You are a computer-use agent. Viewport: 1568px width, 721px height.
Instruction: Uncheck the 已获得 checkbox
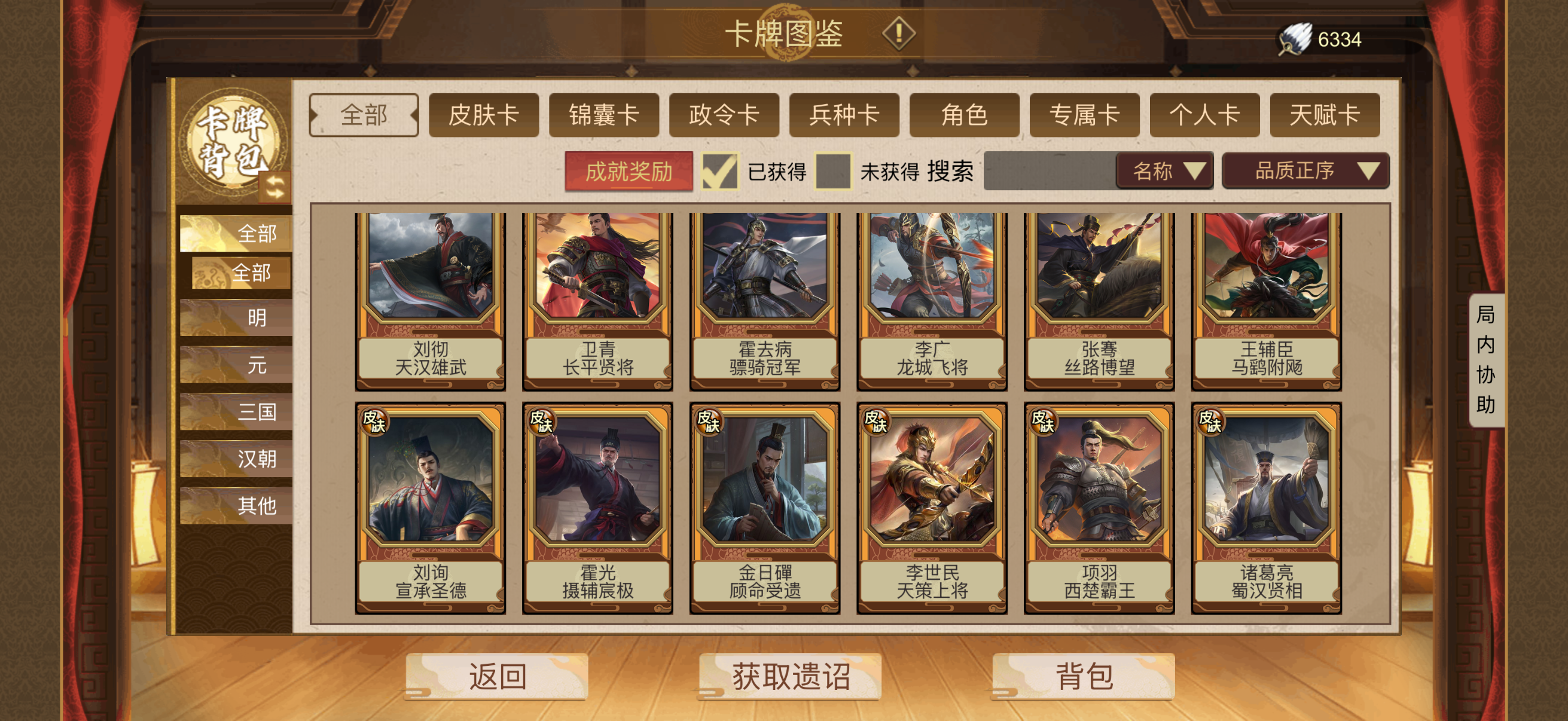coord(719,172)
